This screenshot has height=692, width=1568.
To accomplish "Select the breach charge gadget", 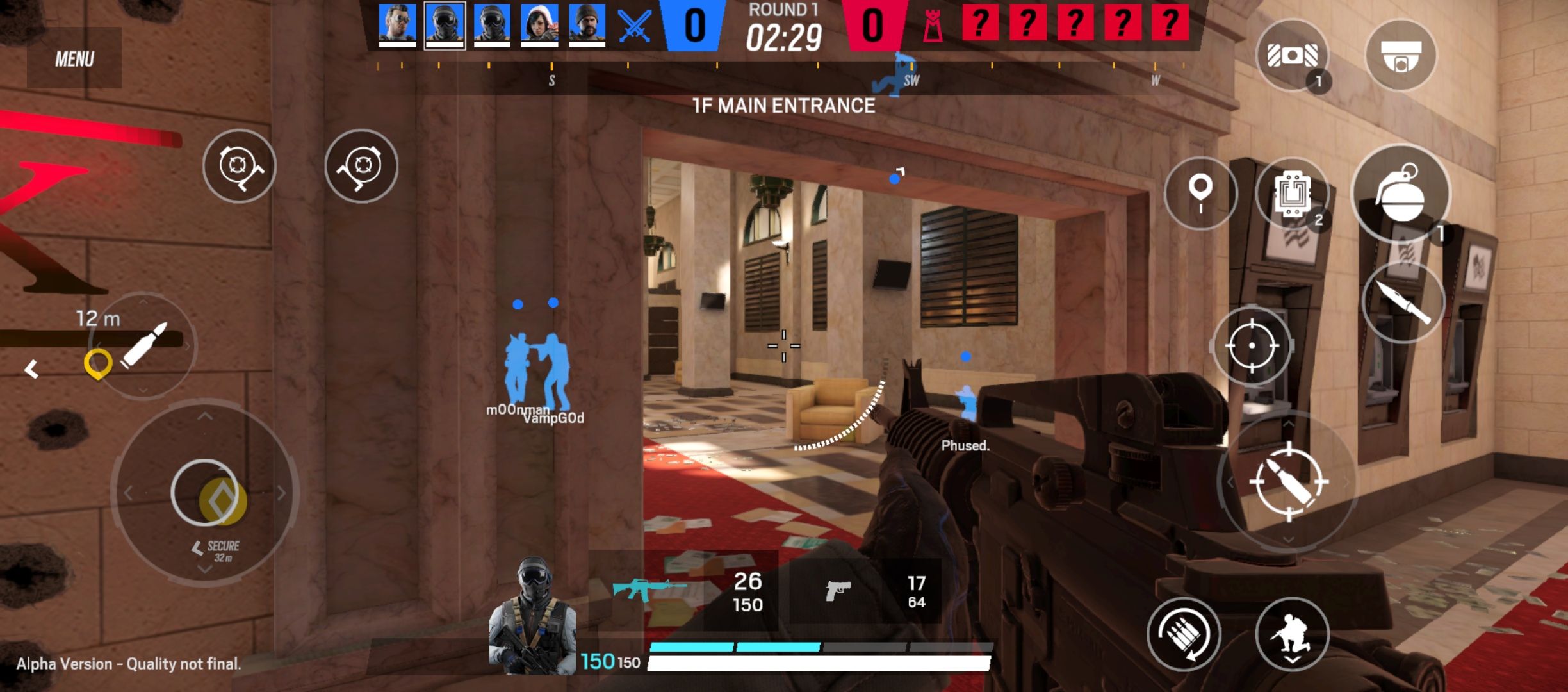I will (1292, 193).
